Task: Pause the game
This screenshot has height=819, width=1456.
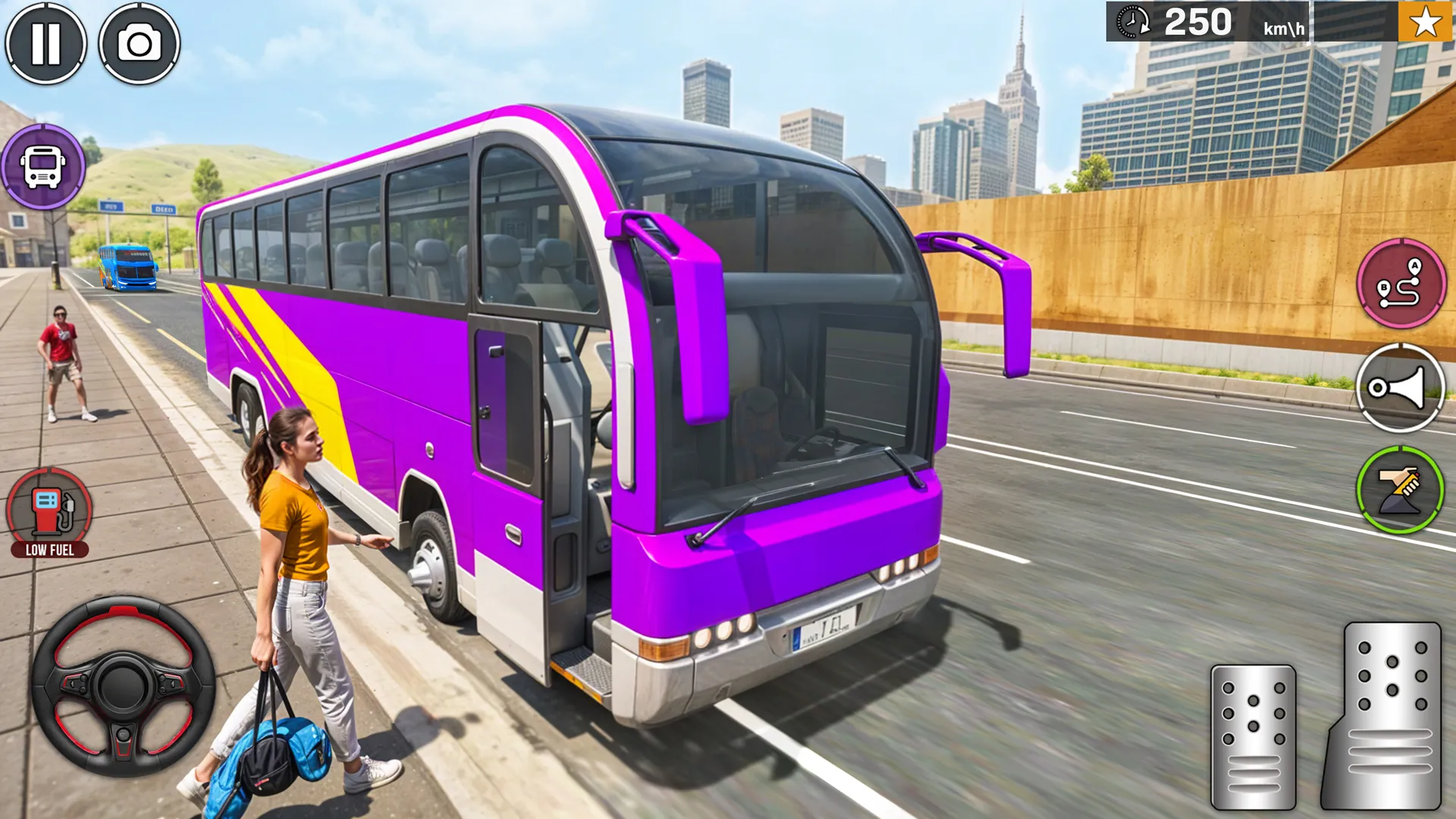Action: click(47, 43)
